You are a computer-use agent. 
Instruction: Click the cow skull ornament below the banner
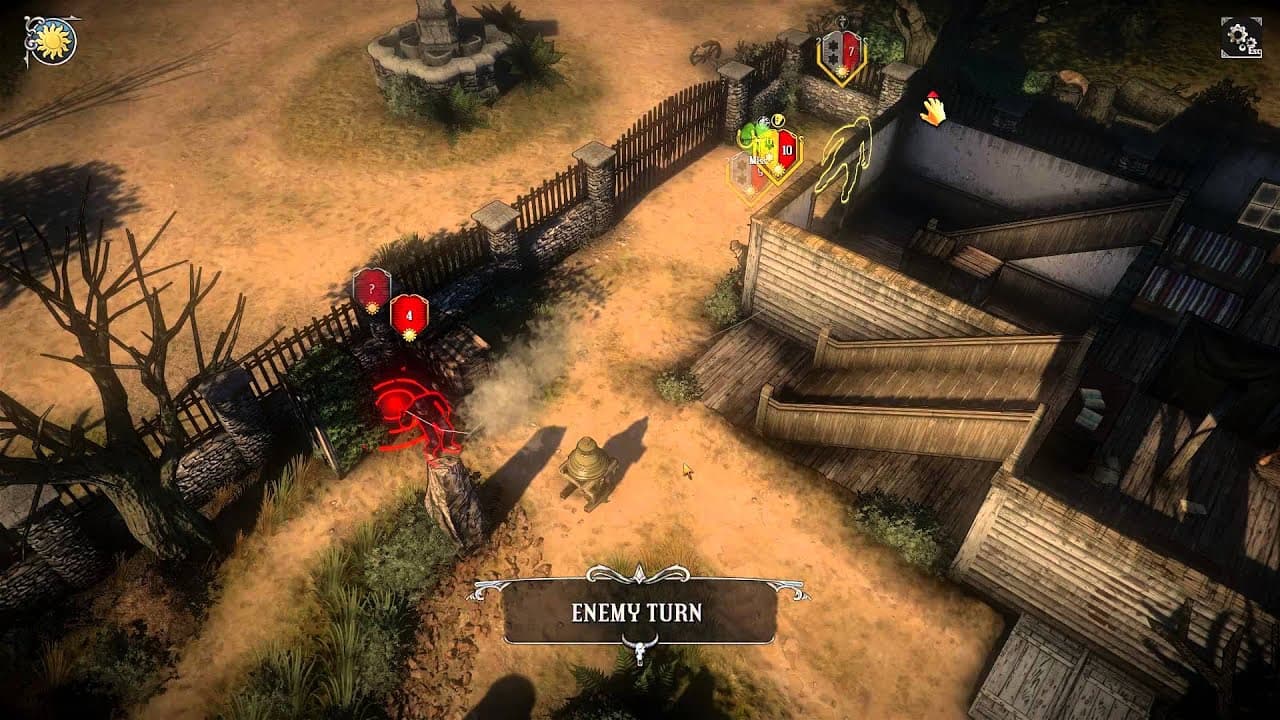(x=640, y=651)
